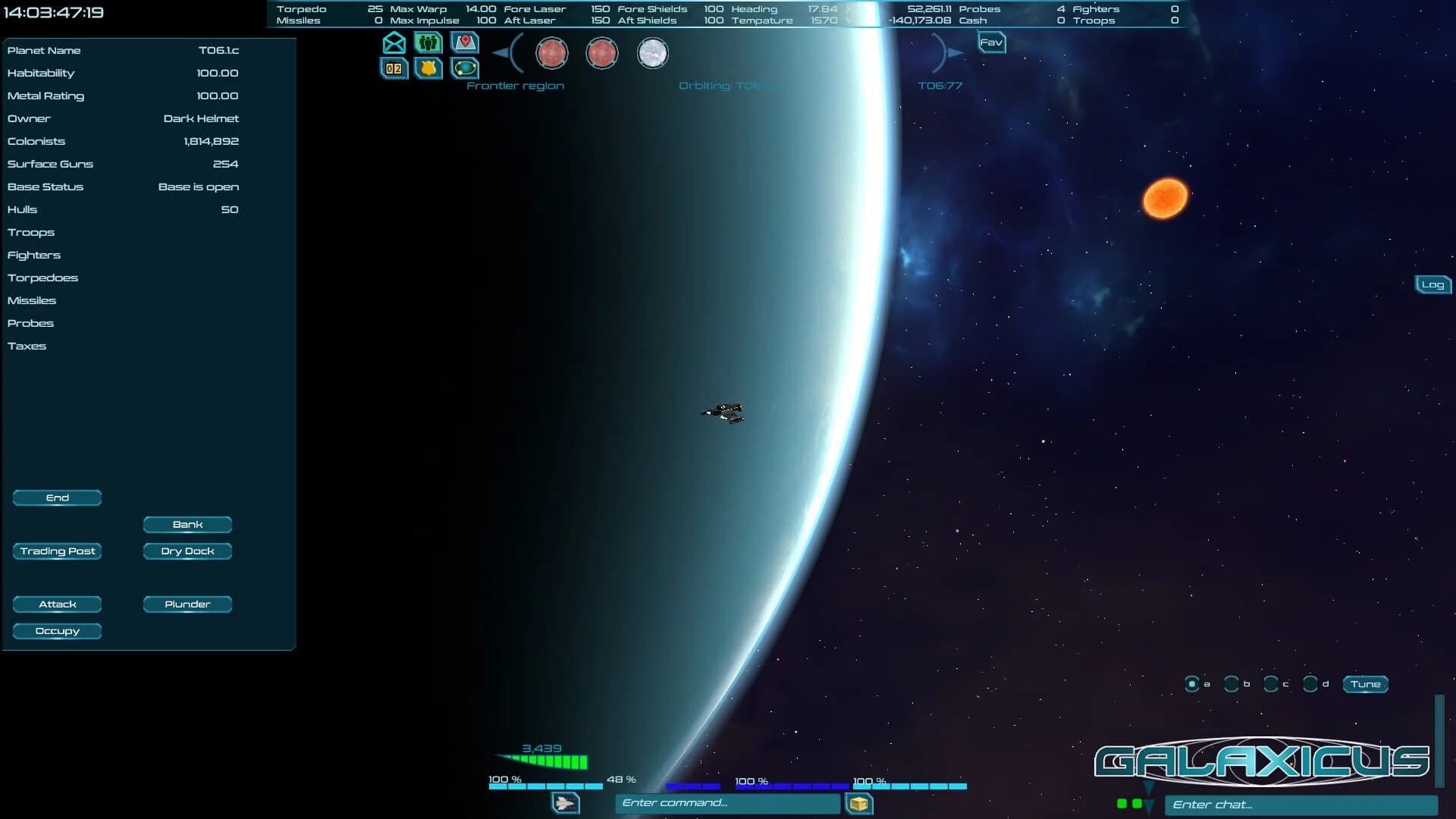Expand the Torpedoes section
The width and height of the screenshot is (1456, 819).
(43, 278)
